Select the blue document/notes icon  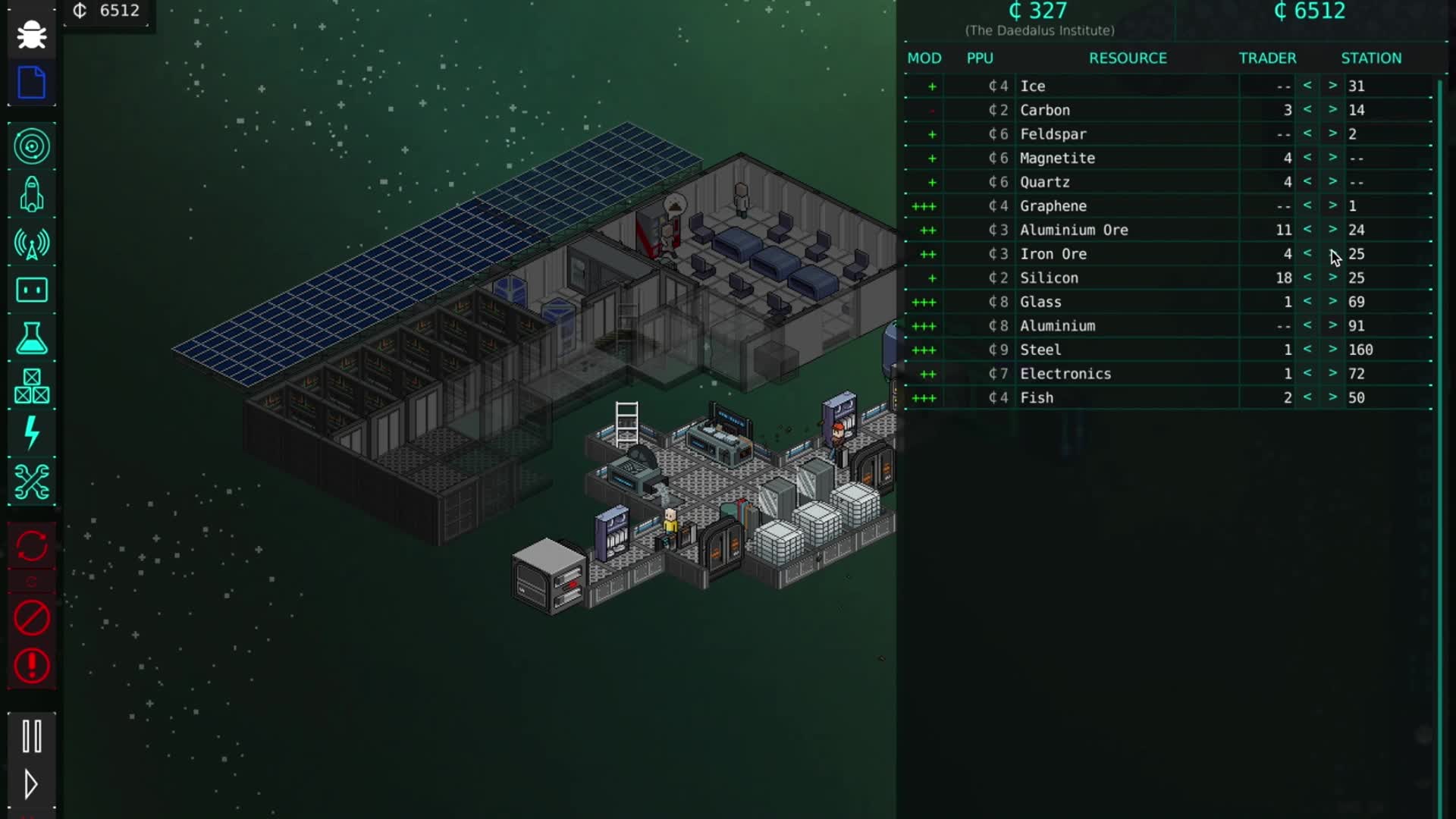tap(31, 83)
